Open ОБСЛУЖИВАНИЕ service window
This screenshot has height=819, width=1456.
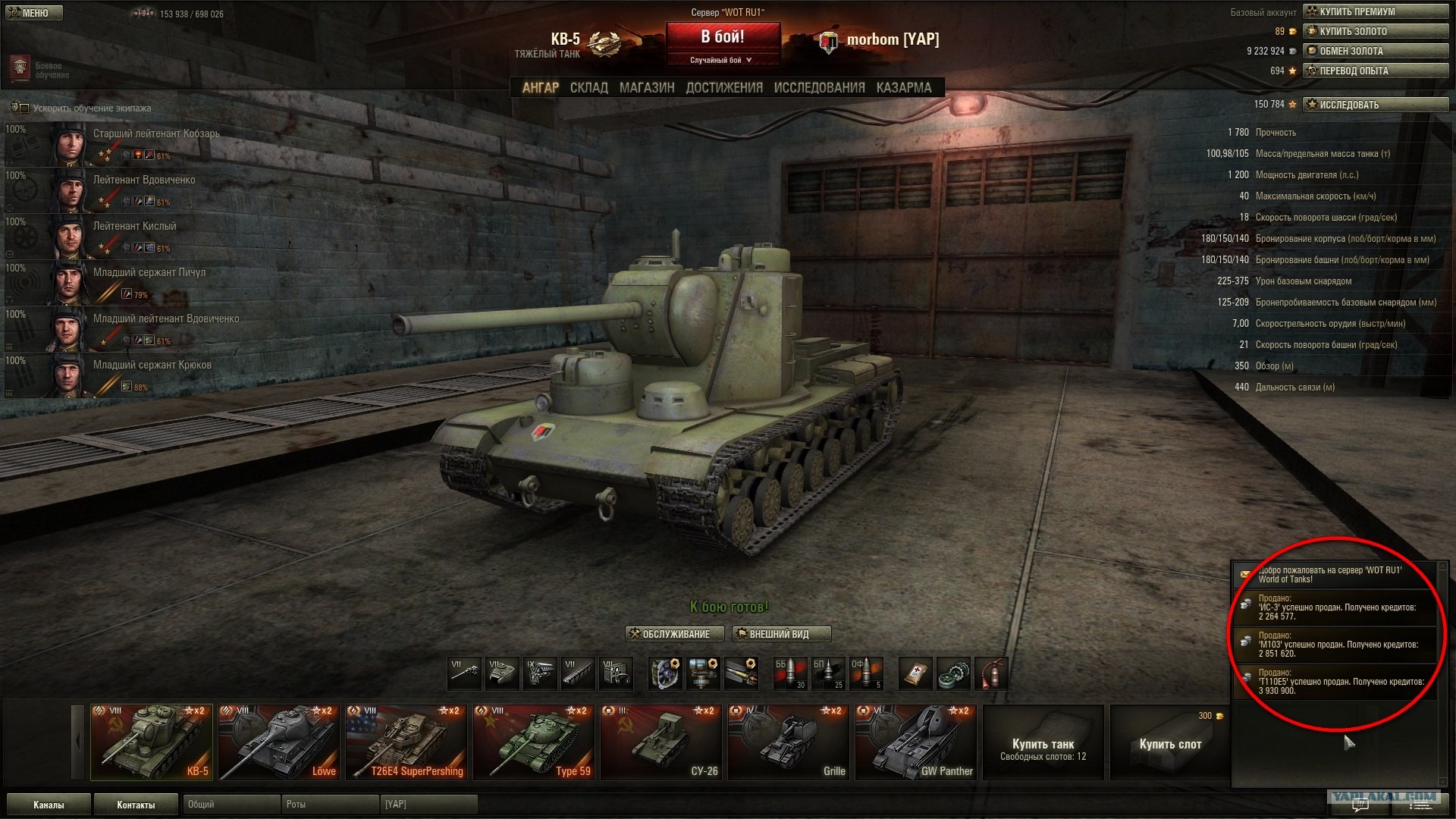click(x=674, y=634)
